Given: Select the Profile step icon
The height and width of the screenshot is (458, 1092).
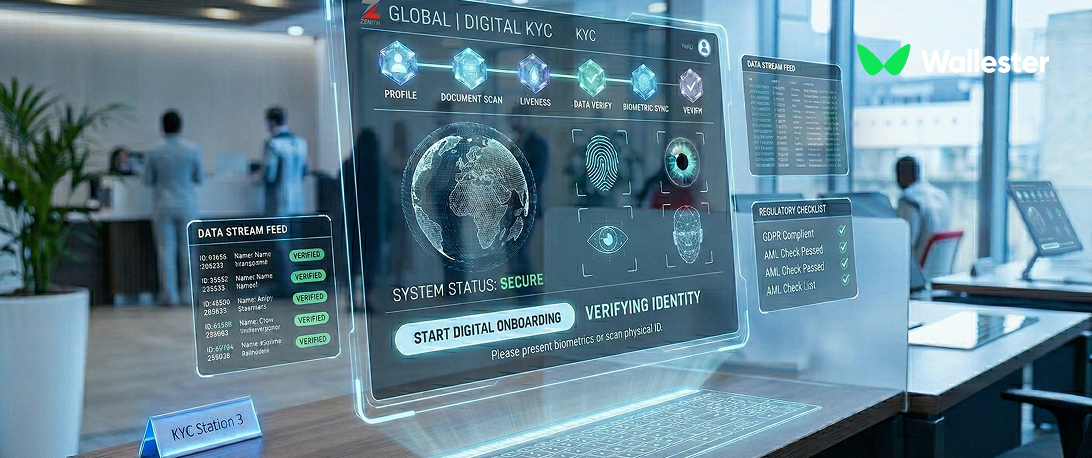Looking at the screenshot, I should [400, 64].
